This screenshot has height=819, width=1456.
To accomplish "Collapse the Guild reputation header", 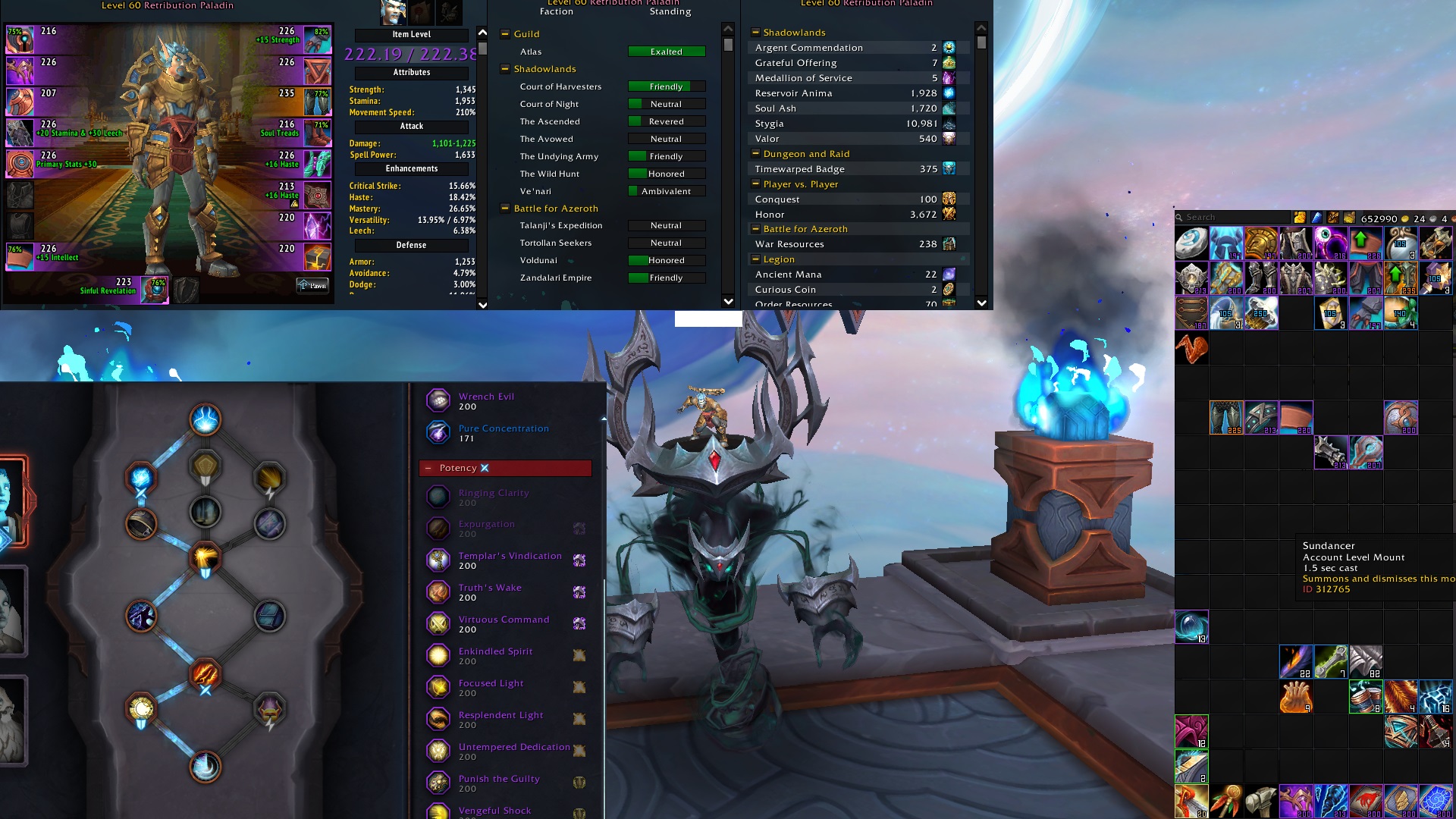I will 505,34.
